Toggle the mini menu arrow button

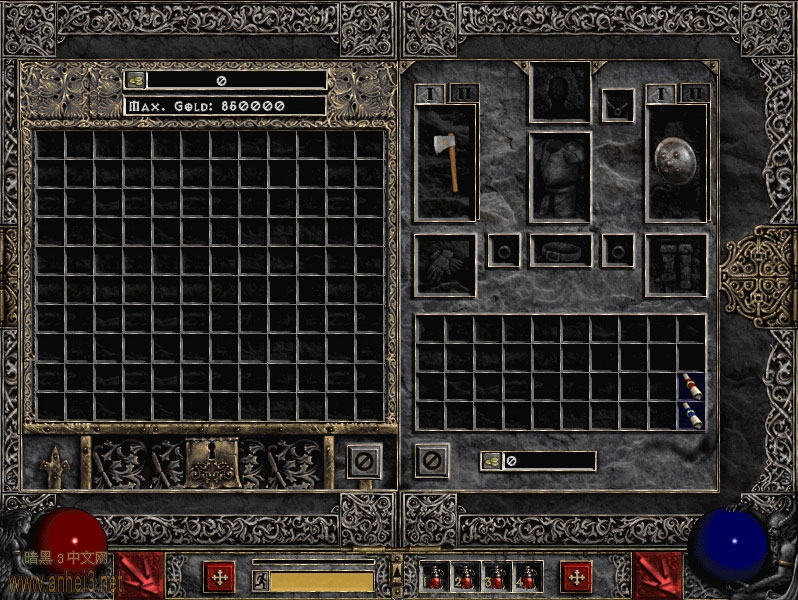click(x=396, y=568)
